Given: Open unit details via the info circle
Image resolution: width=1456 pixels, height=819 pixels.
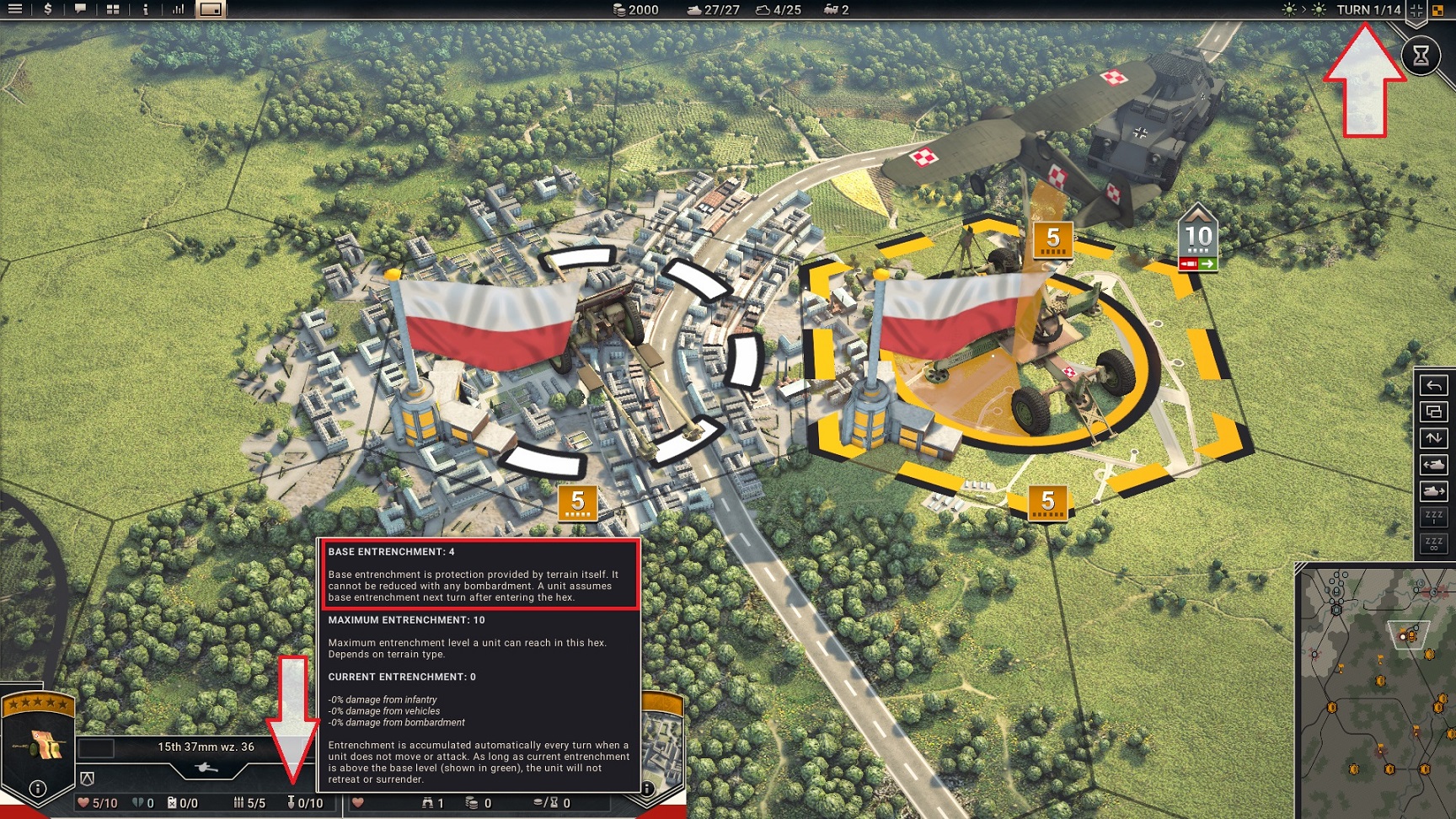Looking at the screenshot, I should [x=37, y=789].
